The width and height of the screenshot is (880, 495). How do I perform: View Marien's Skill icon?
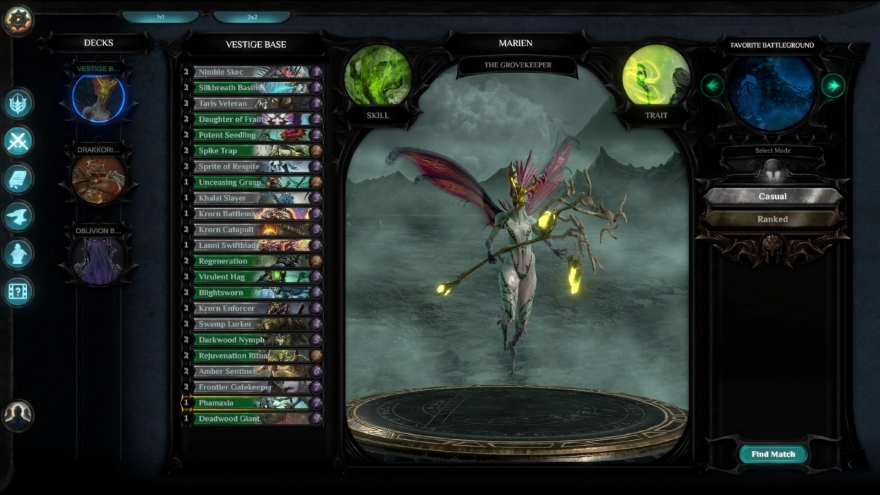[378, 76]
